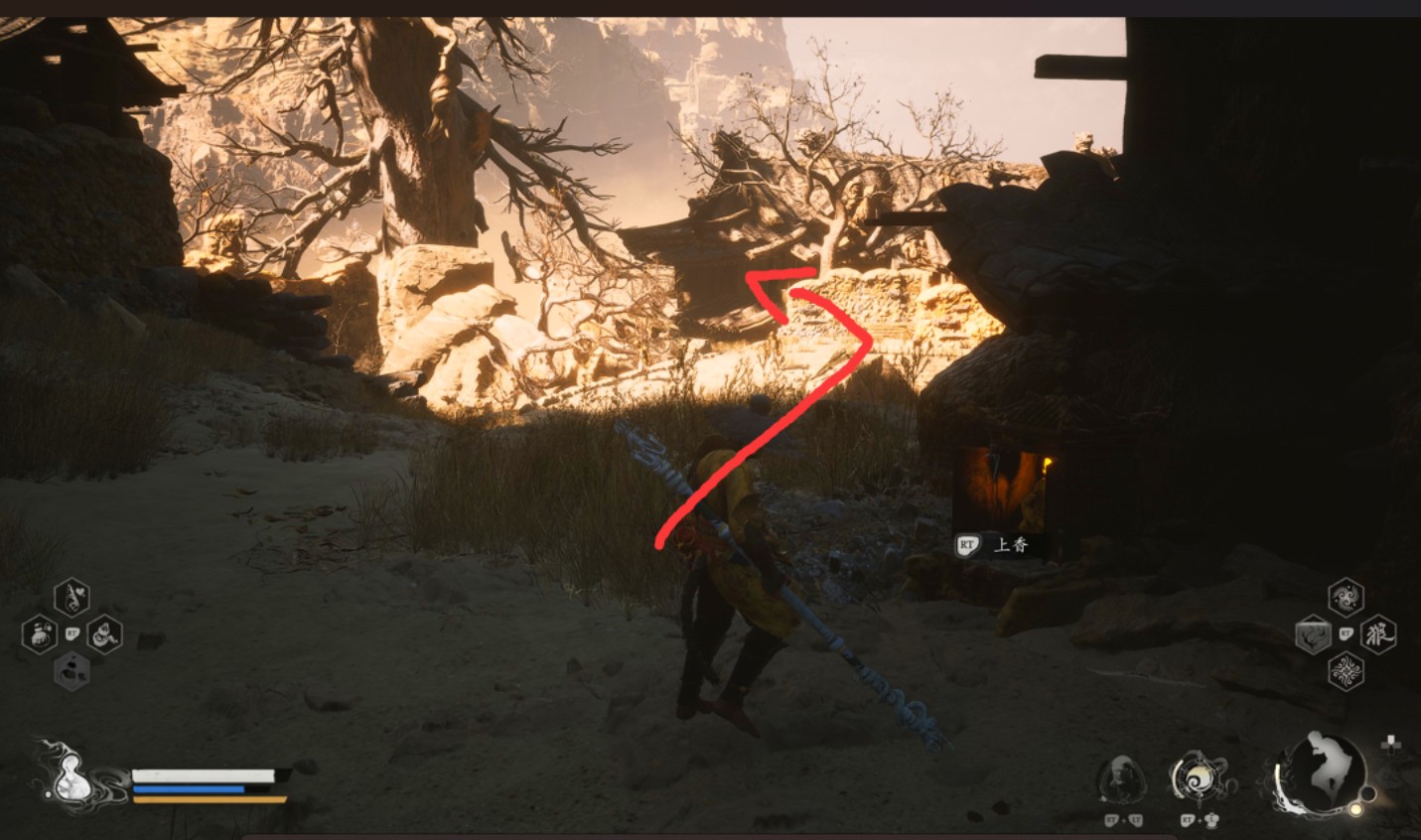Image resolution: width=1421 pixels, height=840 pixels.
Task: Summon the spirit skill portrait
Action: point(1122,778)
